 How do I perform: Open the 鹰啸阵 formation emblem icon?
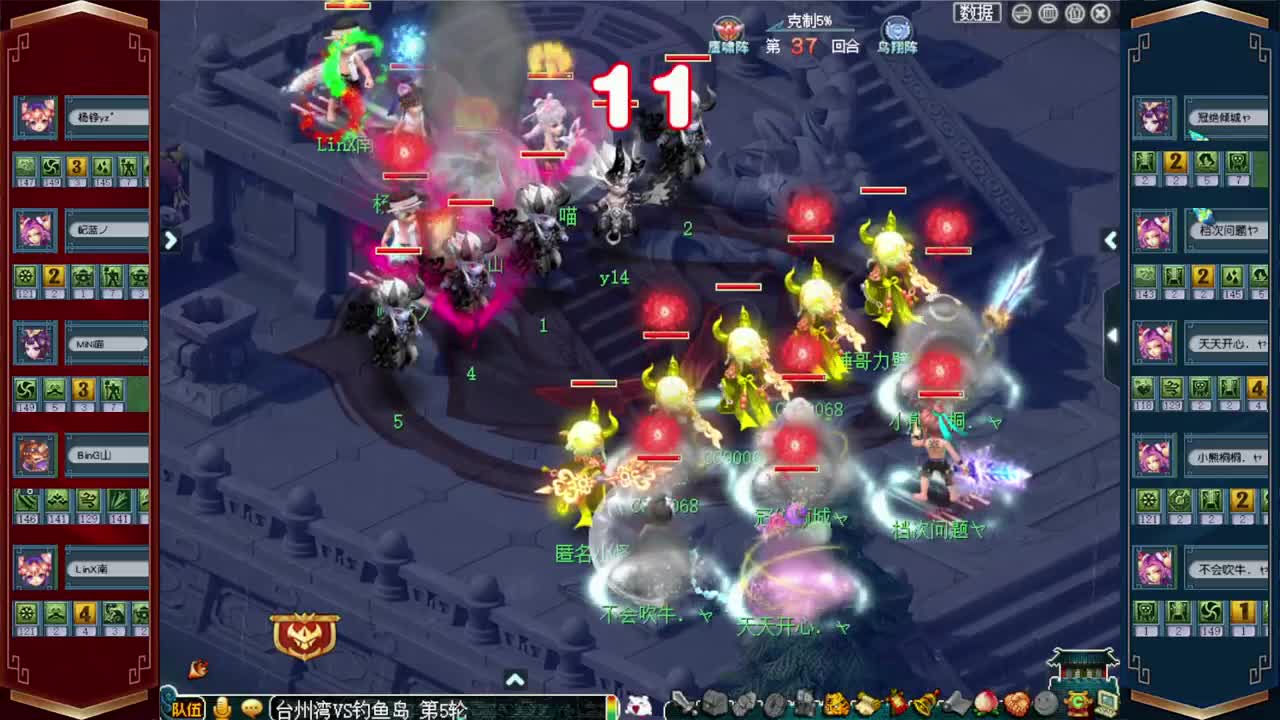[727, 30]
